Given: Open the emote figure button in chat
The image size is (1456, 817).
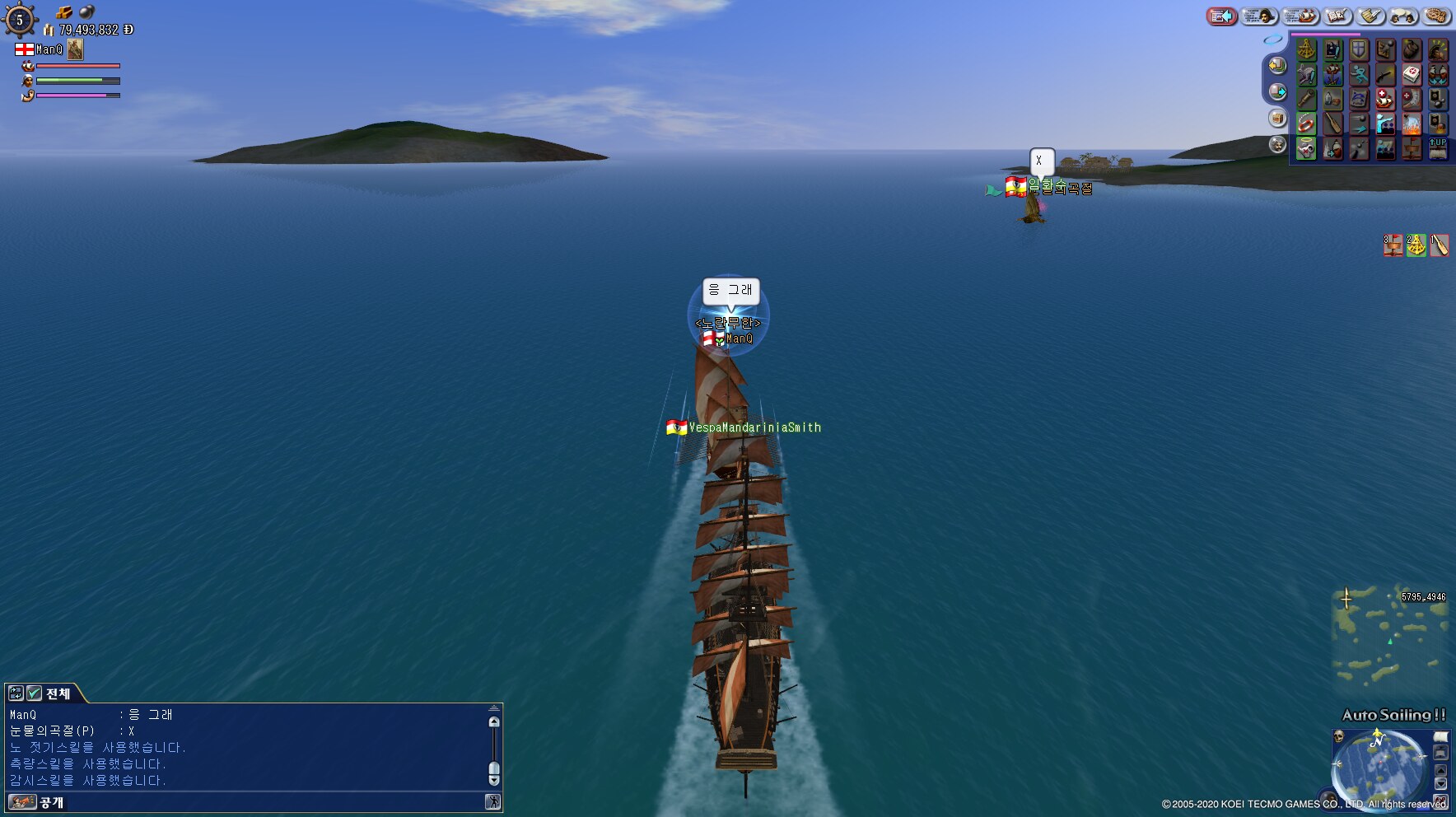Looking at the screenshot, I should [492, 802].
